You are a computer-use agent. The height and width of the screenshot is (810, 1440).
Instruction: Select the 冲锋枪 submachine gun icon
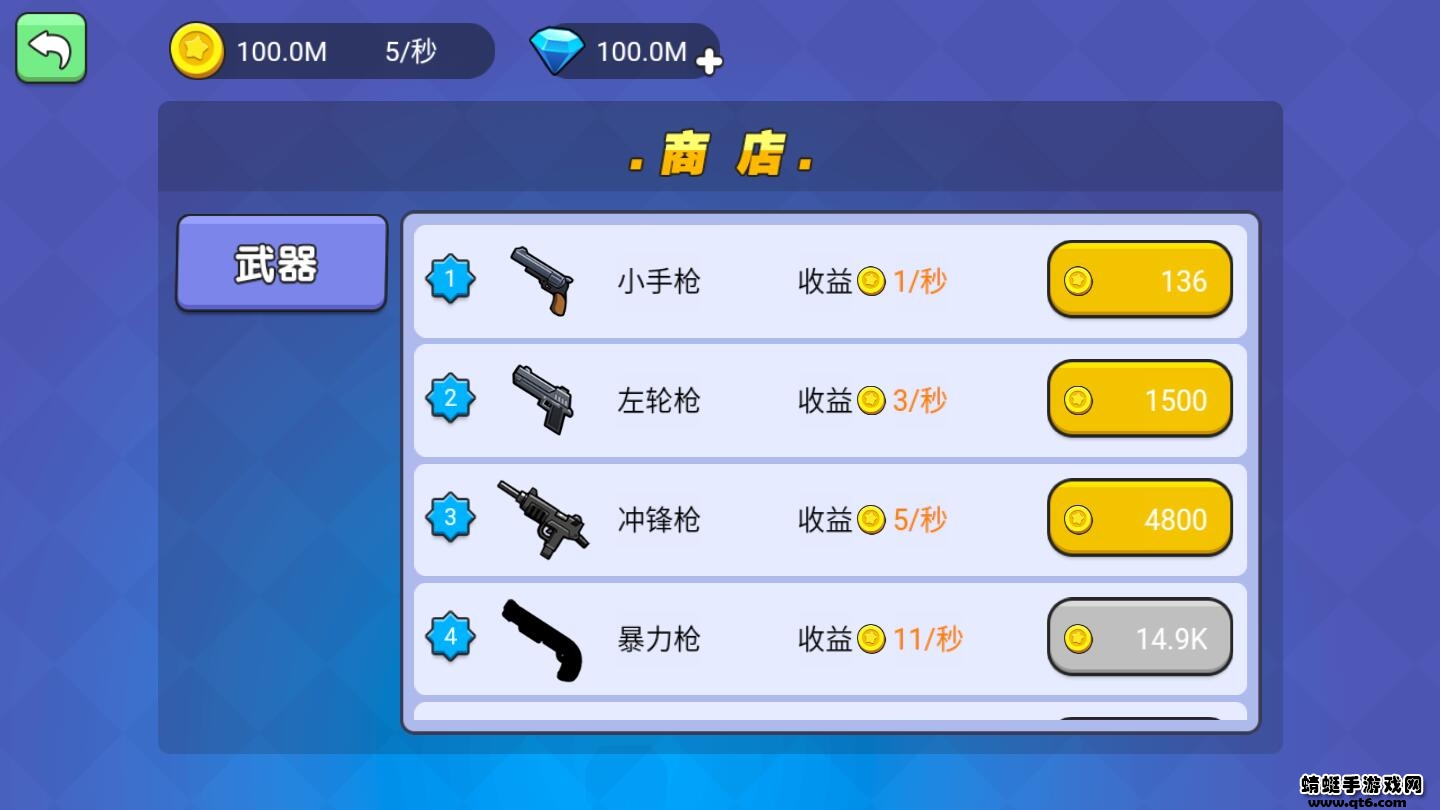(x=545, y=519)
